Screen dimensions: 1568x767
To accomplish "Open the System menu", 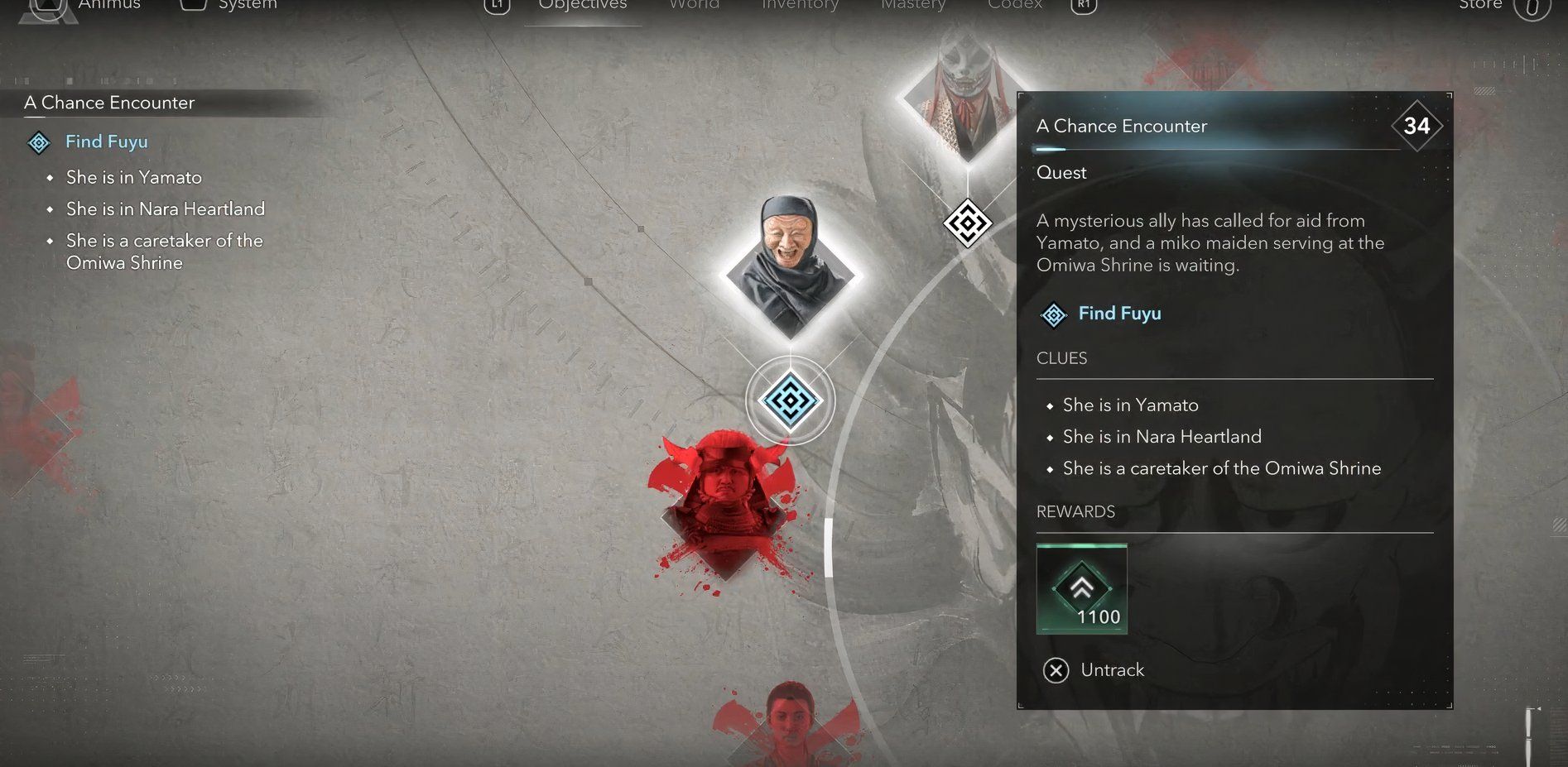I will pos(247,6).
